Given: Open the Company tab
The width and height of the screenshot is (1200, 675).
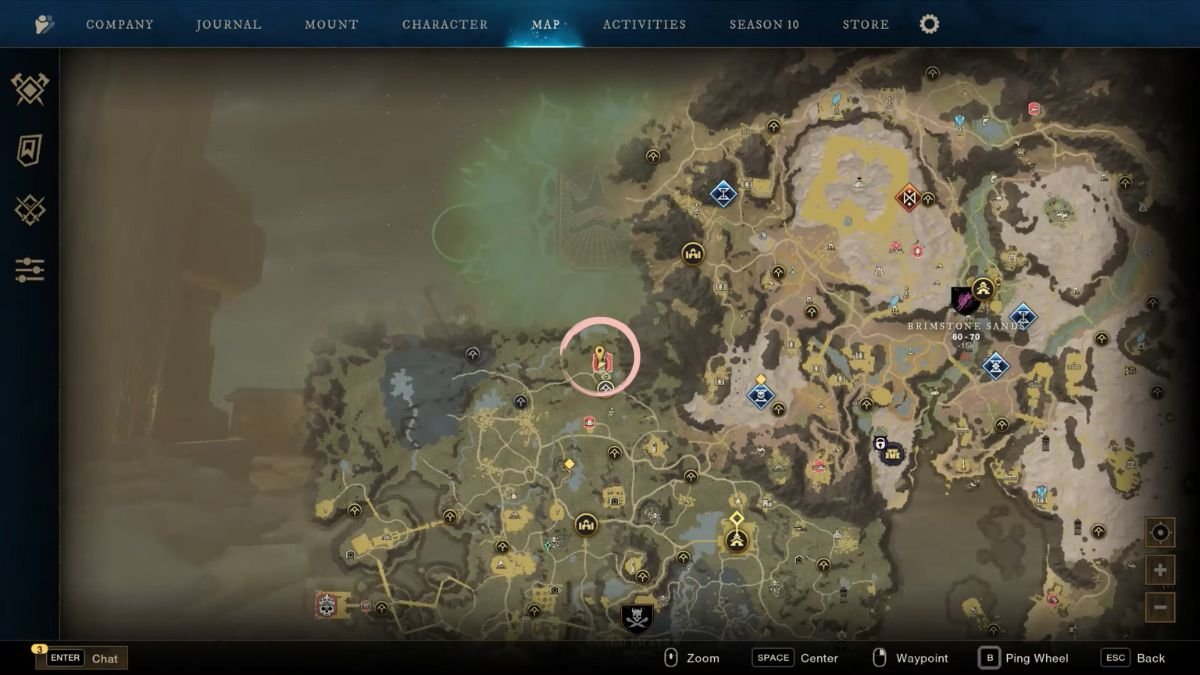Looking at the screenshot, I should [x=119, y=25].
